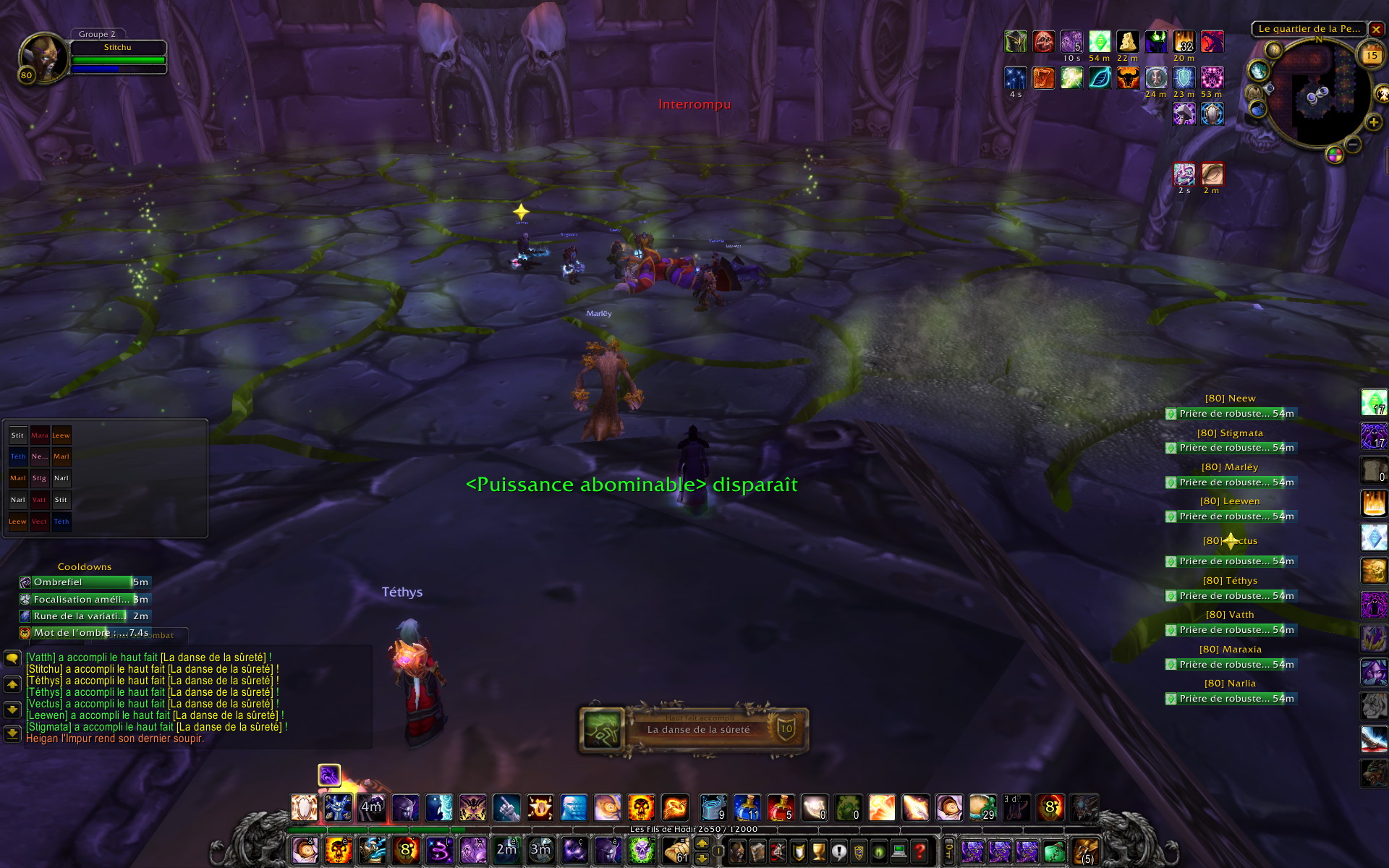Open the calendar showing day 15

[1372, 56]
